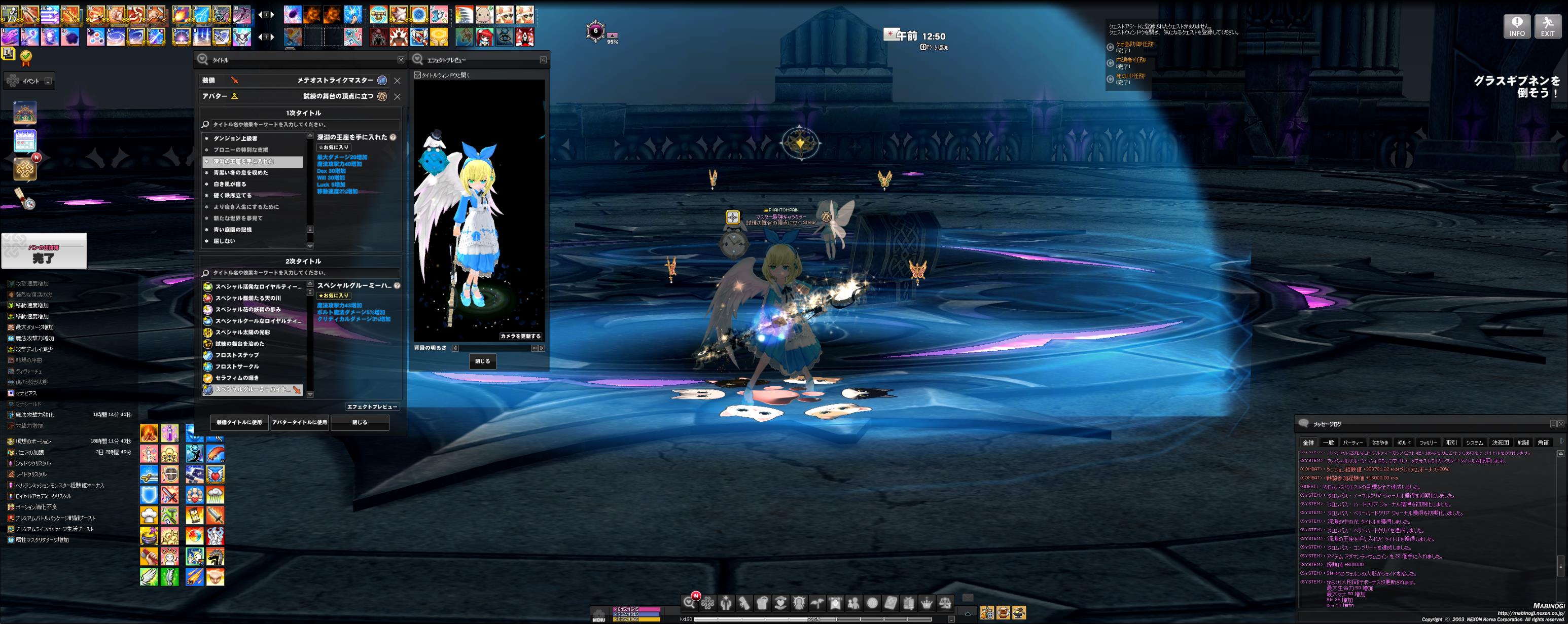Select the ダンジョン上級者 first title
The image size is (1568, 624).
coord(235,139)
